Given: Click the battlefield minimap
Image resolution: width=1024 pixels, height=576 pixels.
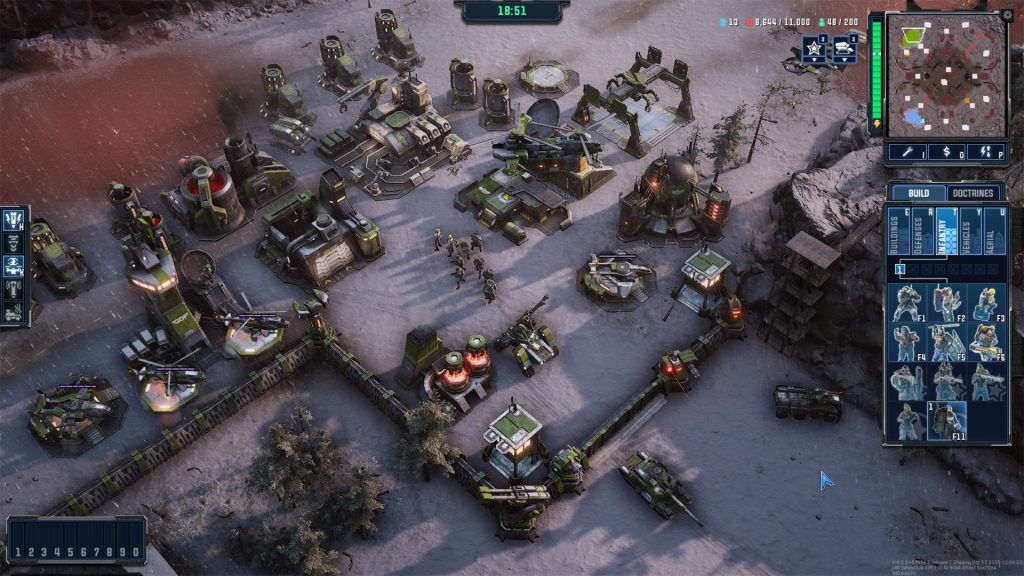Looking at the screenshot, I should click(946, 76).
